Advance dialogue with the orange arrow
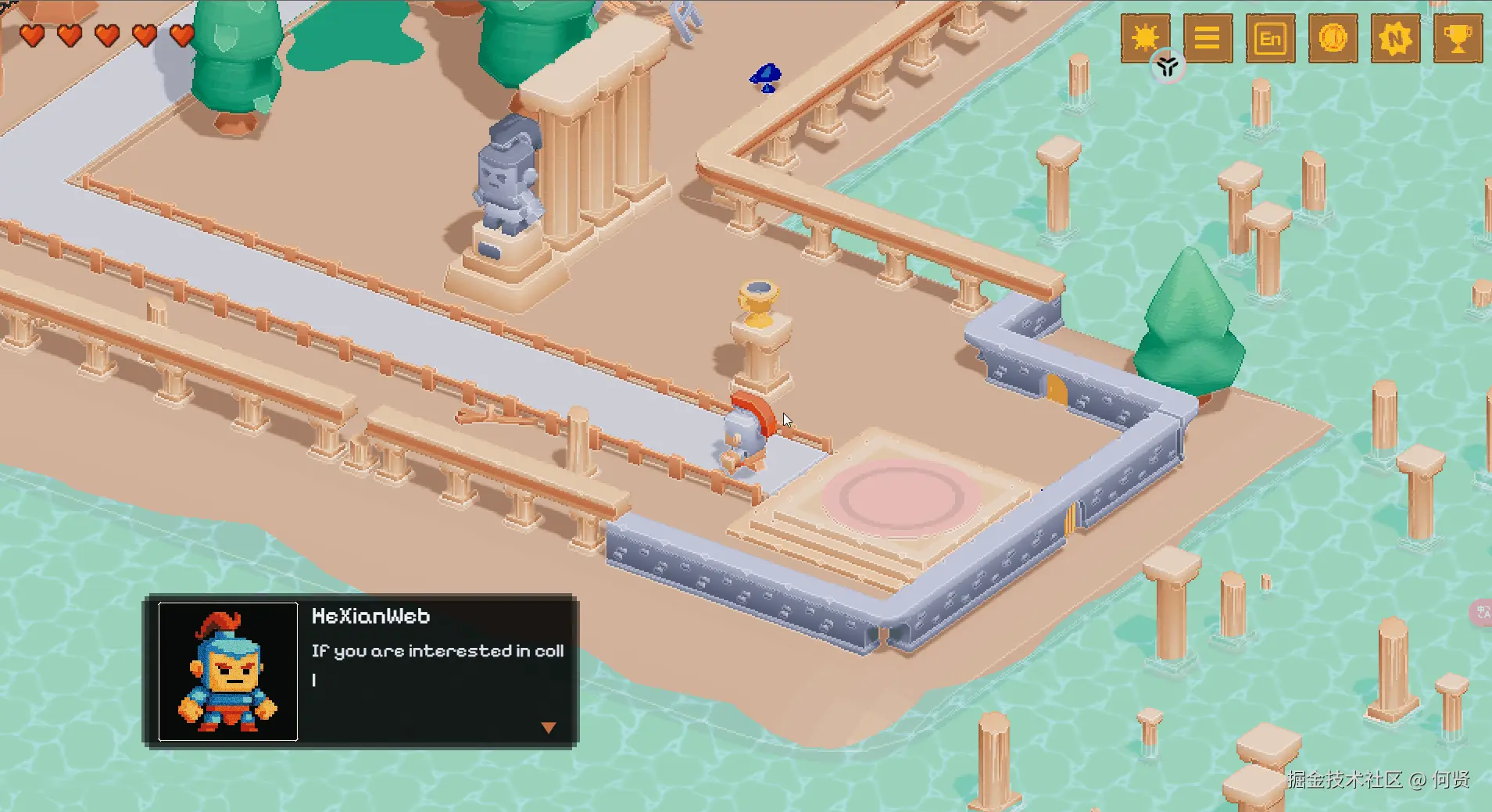 coord(549,728)
